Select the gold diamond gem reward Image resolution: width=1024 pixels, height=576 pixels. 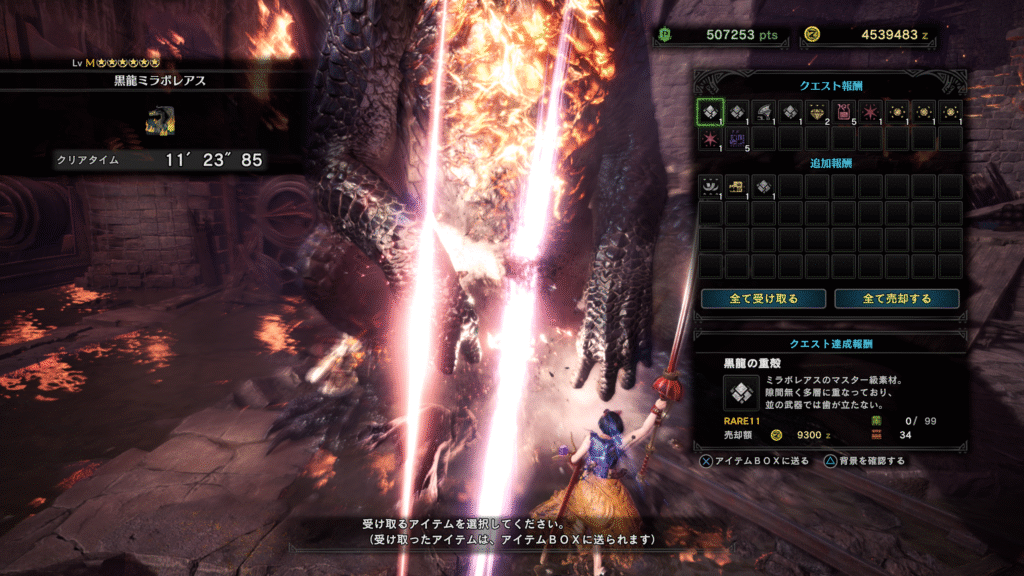816,112
